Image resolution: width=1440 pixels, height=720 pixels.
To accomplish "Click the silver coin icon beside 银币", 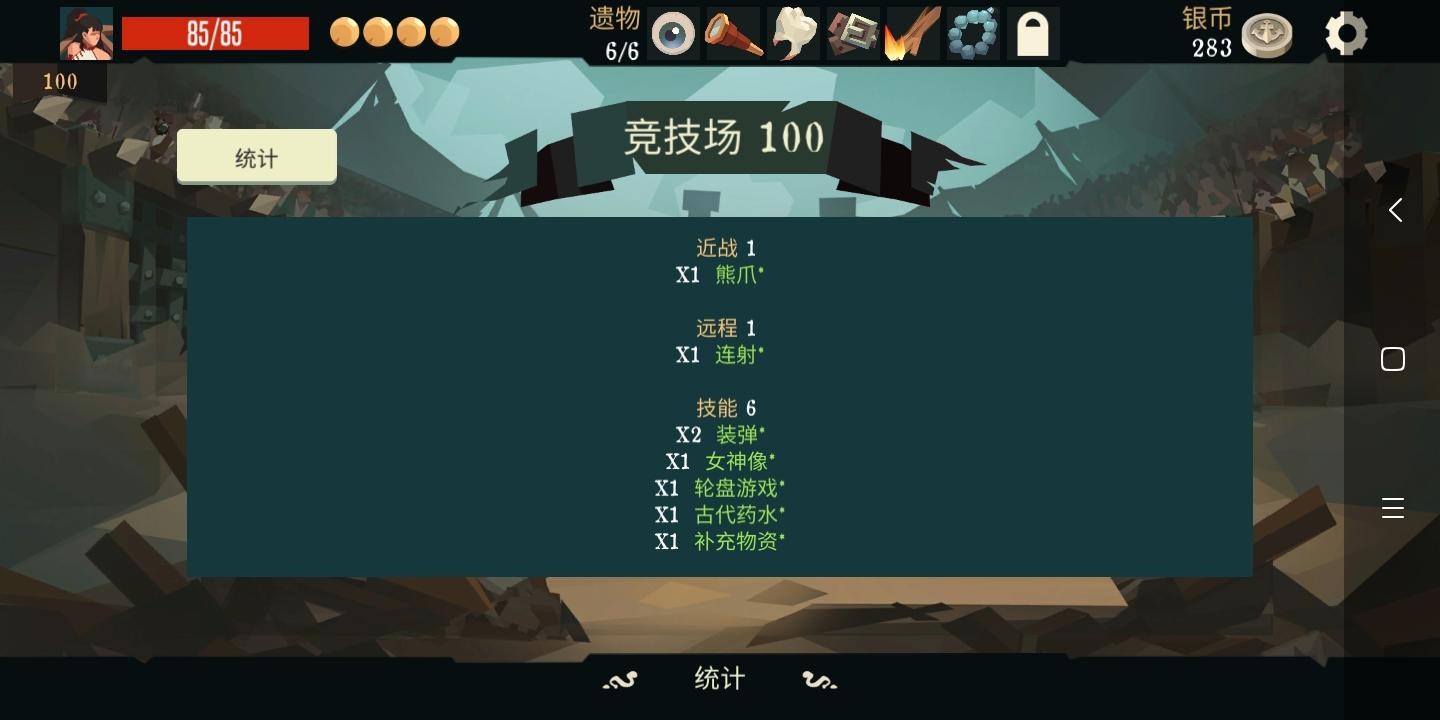I will tap(1267, 33).
